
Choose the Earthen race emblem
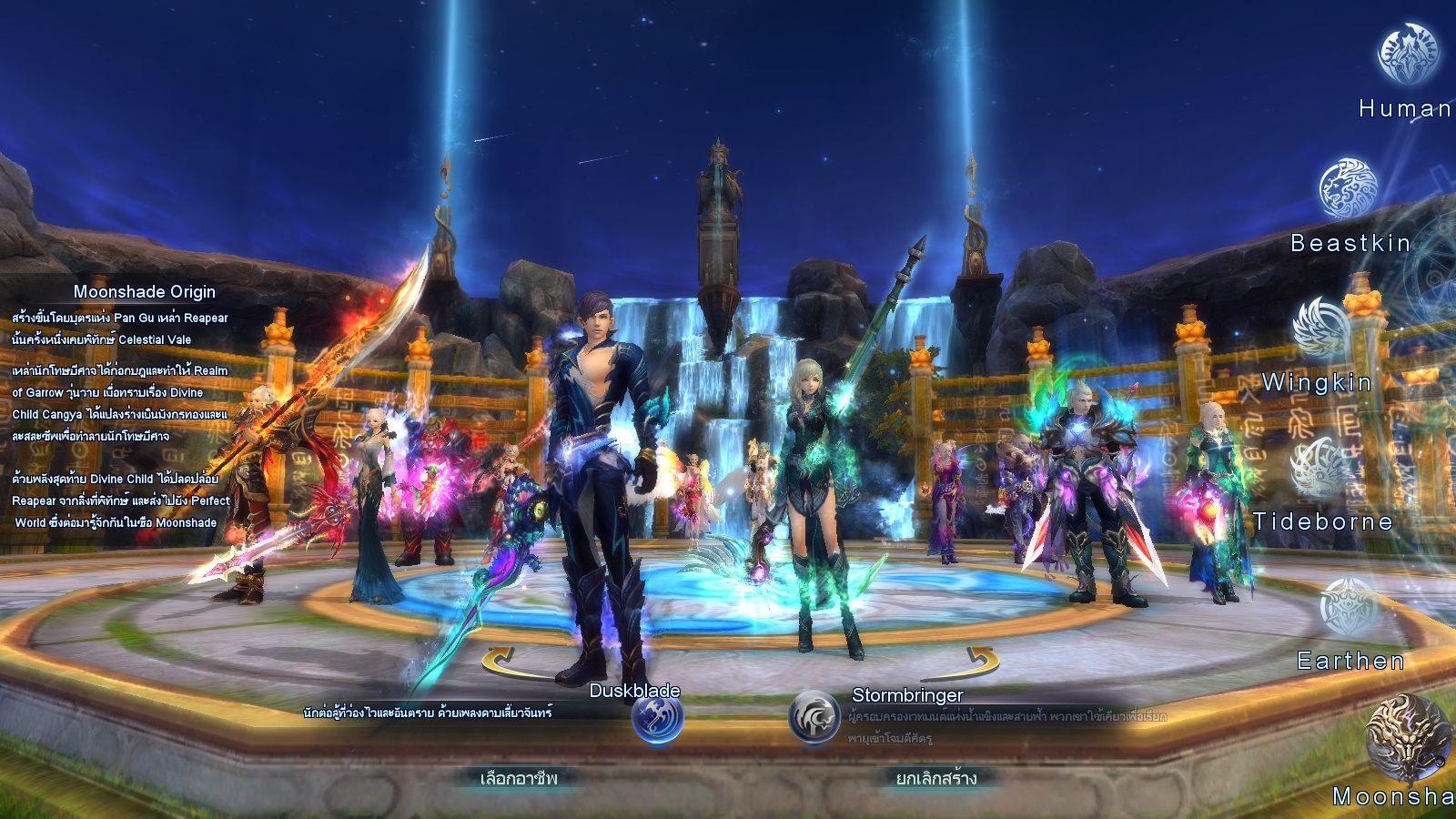tap(1350, 606)
